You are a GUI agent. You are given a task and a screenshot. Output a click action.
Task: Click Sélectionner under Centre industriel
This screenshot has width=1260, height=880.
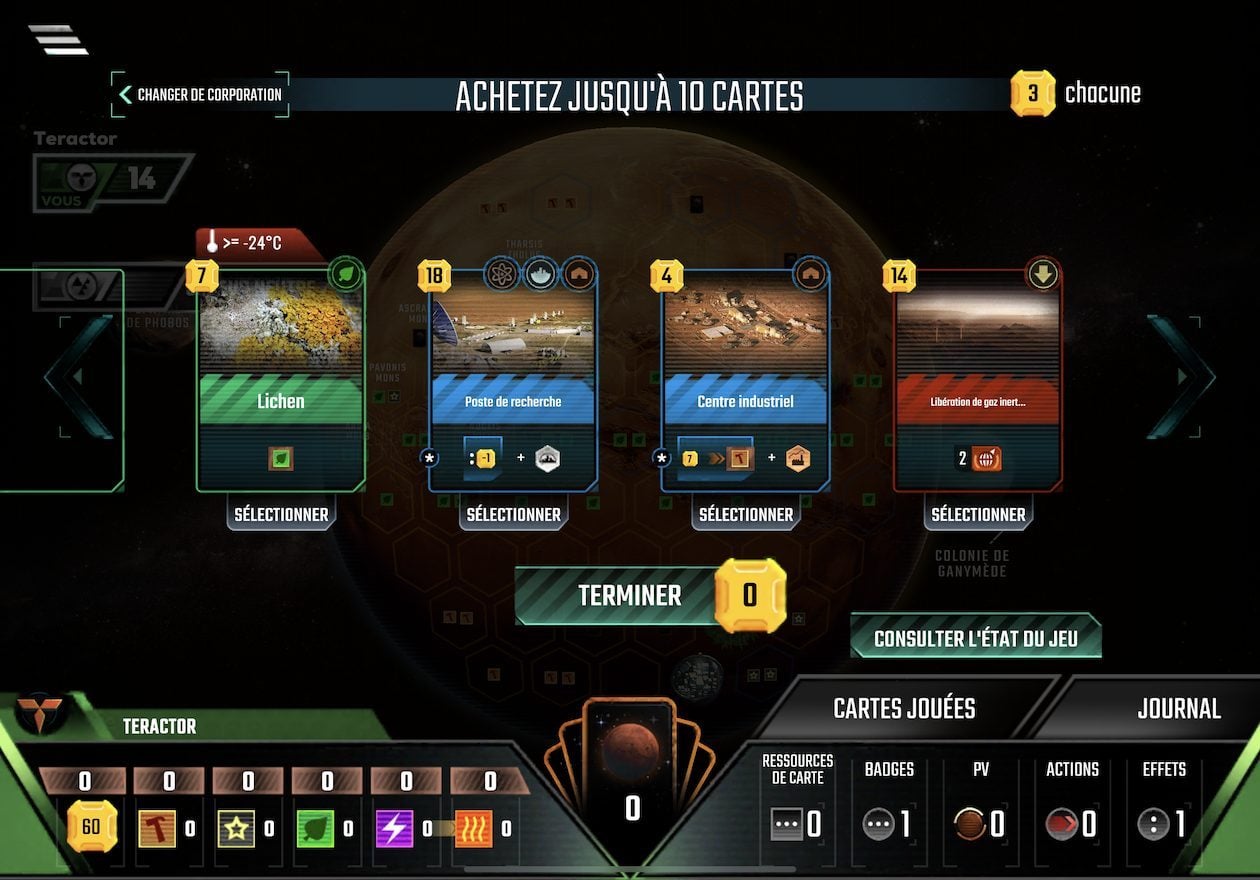pyautogui.click(x=746, y=515)
